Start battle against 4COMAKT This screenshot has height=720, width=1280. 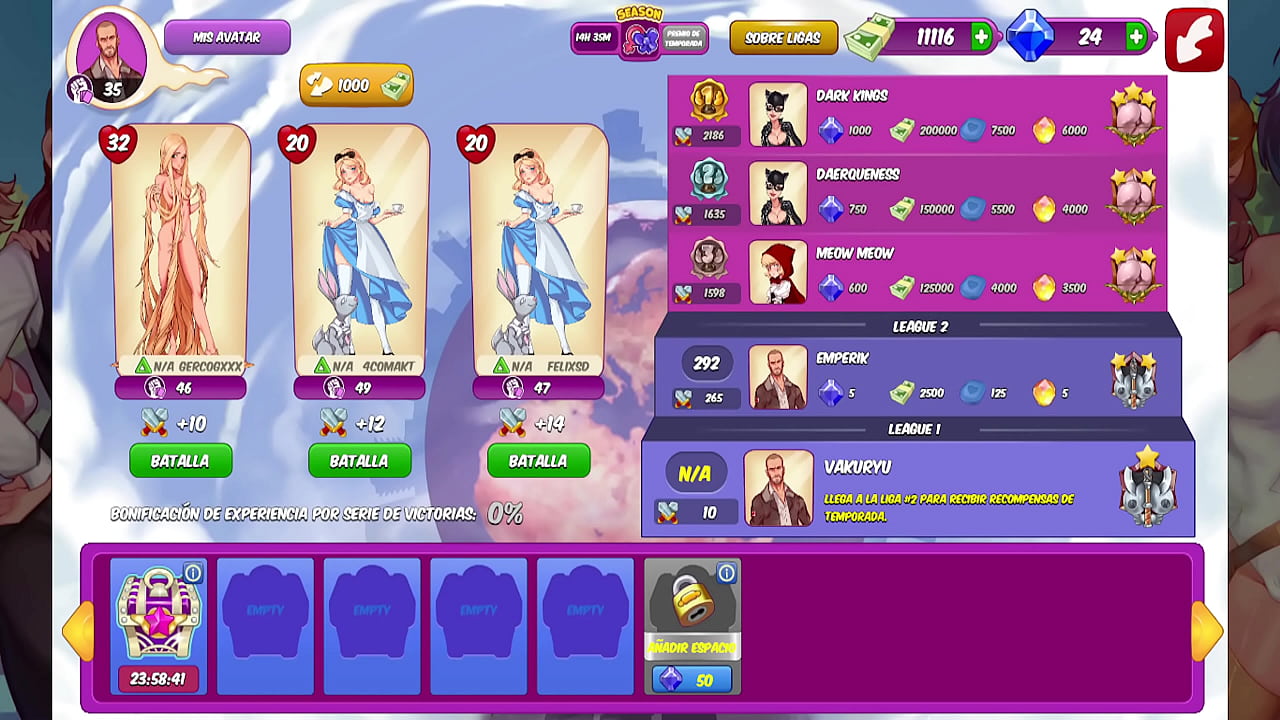[359, 461]
